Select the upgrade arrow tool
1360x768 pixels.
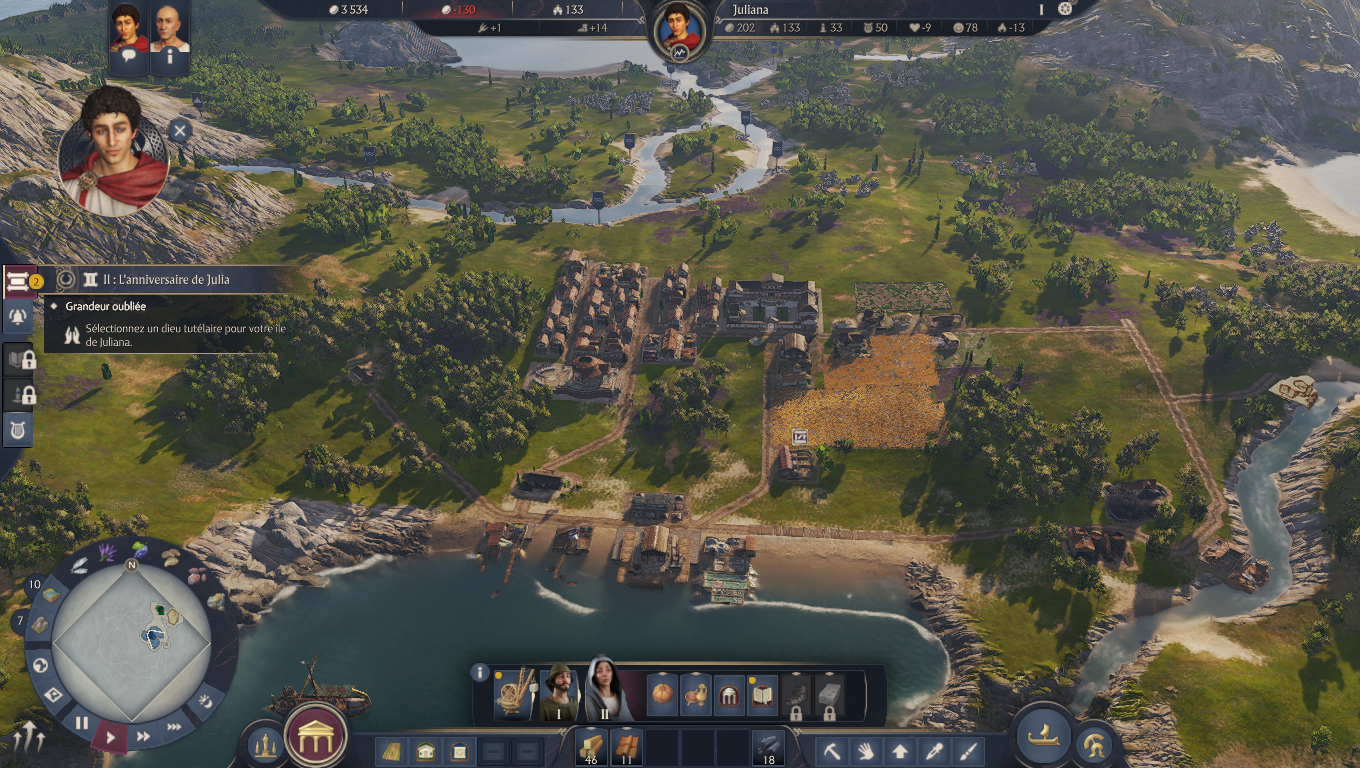pos(900,751)
